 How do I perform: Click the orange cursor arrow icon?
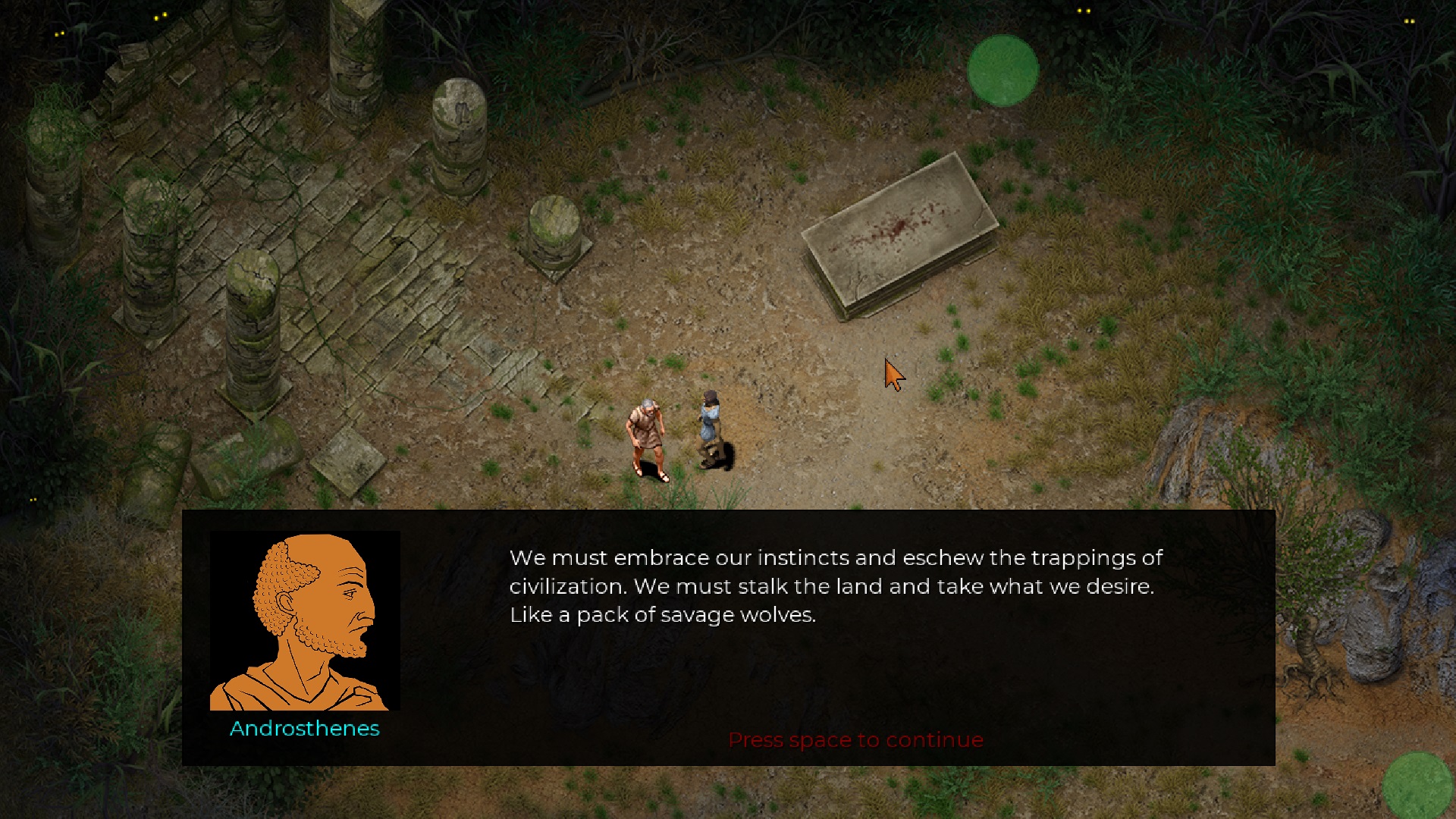[893, 373]
